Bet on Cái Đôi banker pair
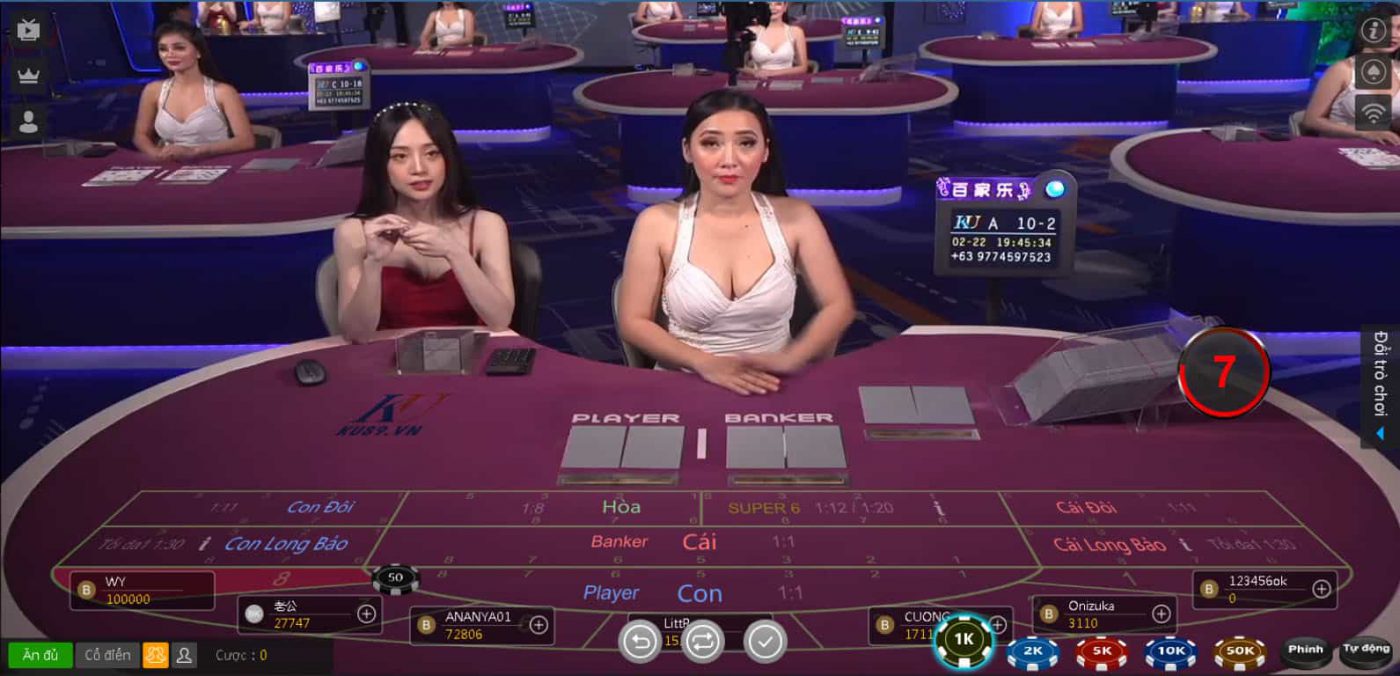 [1085, 507]
